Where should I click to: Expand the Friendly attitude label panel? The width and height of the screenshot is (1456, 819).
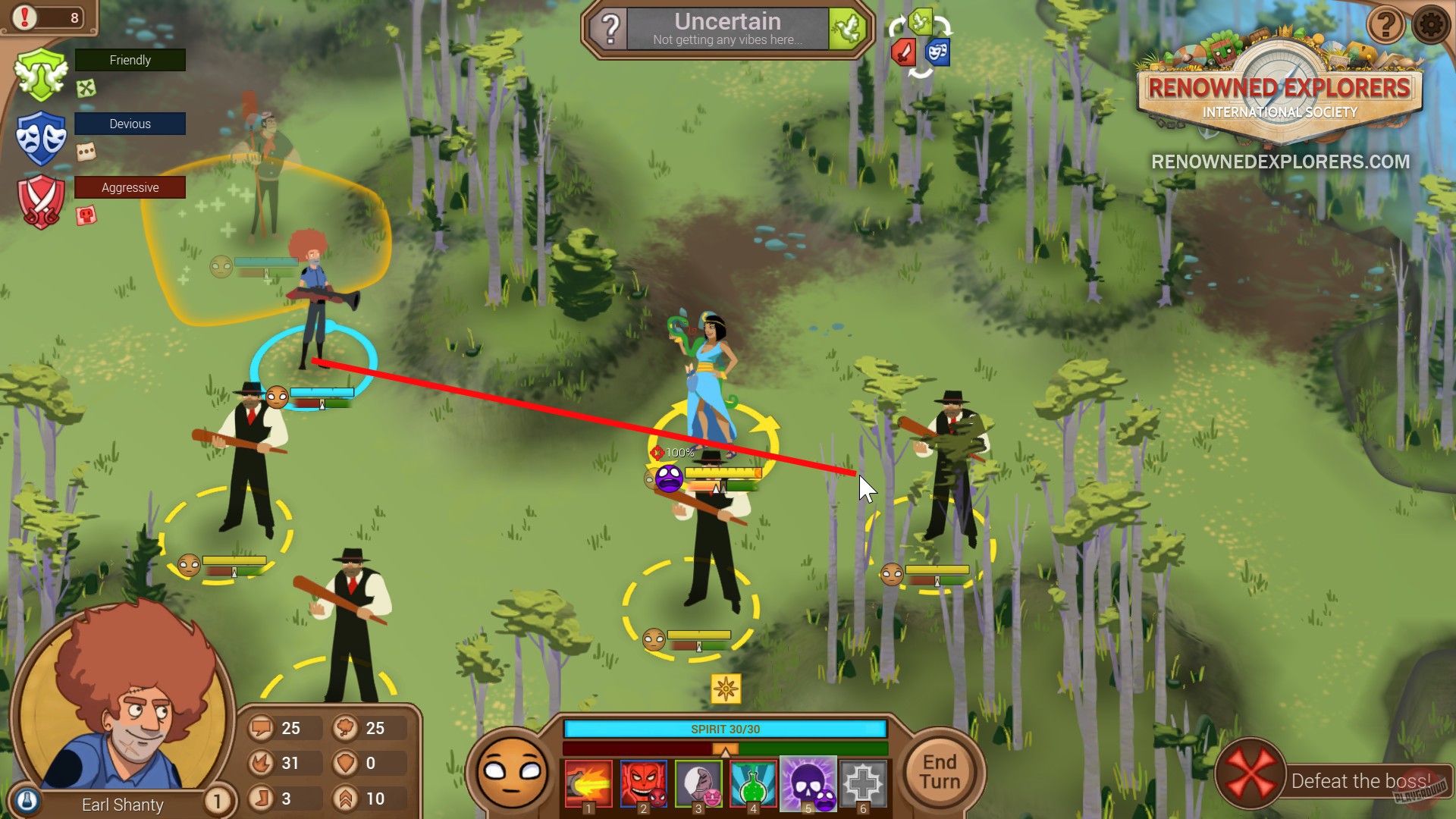130,60
